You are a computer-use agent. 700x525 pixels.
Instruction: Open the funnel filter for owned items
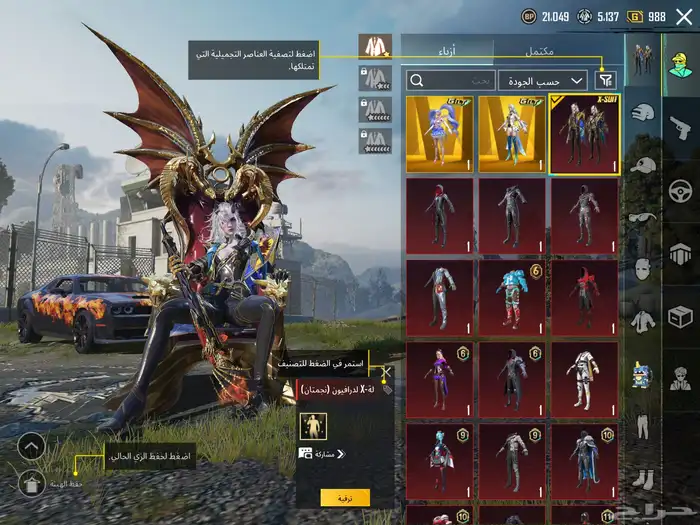point(606,80)
